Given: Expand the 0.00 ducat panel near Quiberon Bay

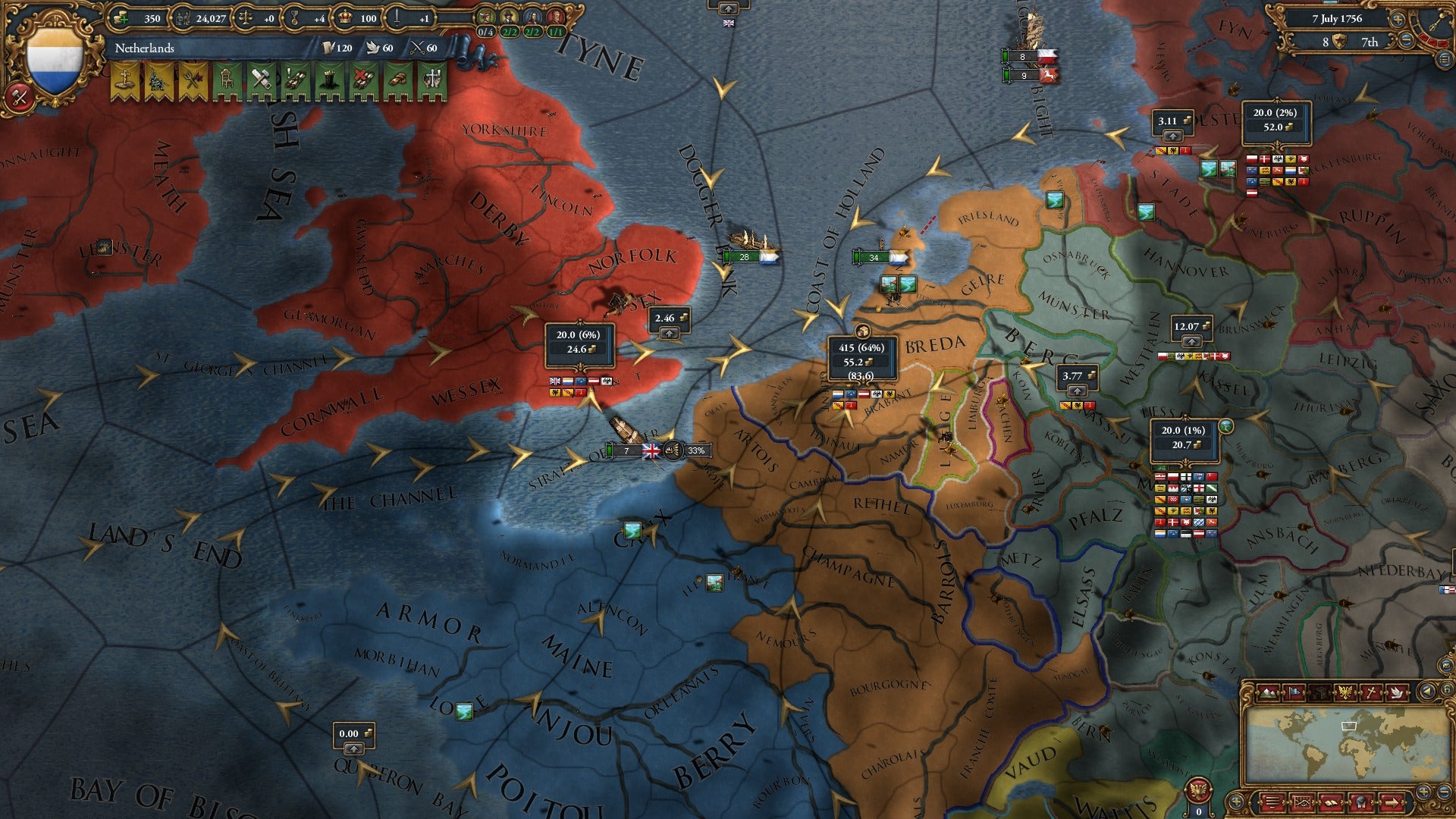Looking at the screenshot, I should [353, 749].
